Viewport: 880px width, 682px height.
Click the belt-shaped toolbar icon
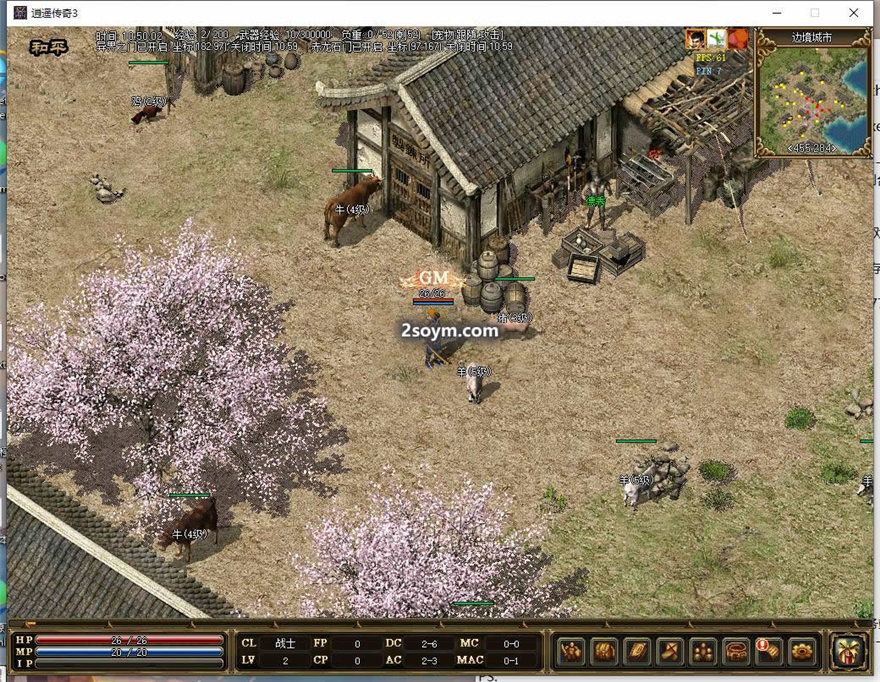(x=737, y=651)
